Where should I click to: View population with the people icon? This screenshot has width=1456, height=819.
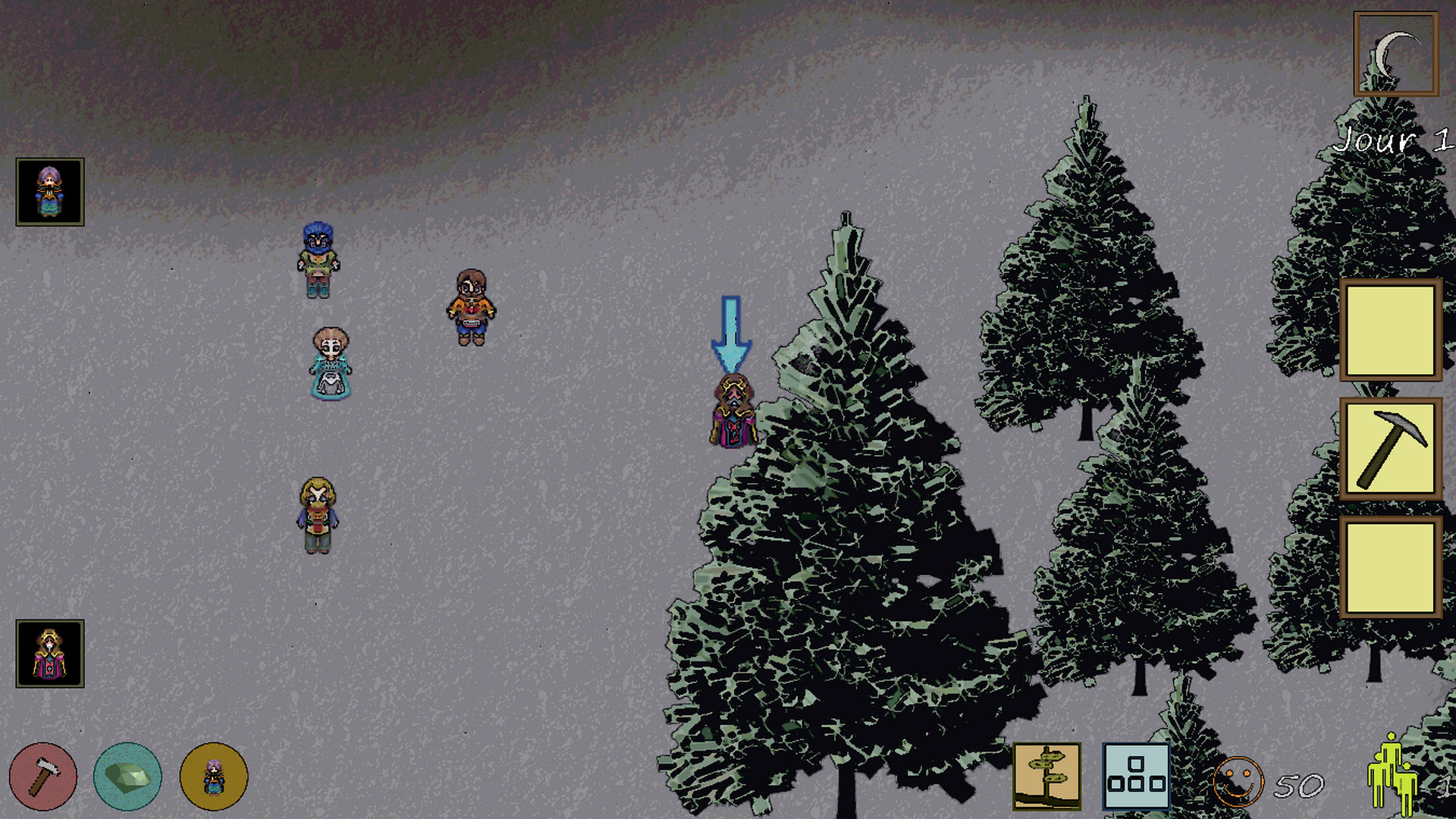click(1392, 775)
